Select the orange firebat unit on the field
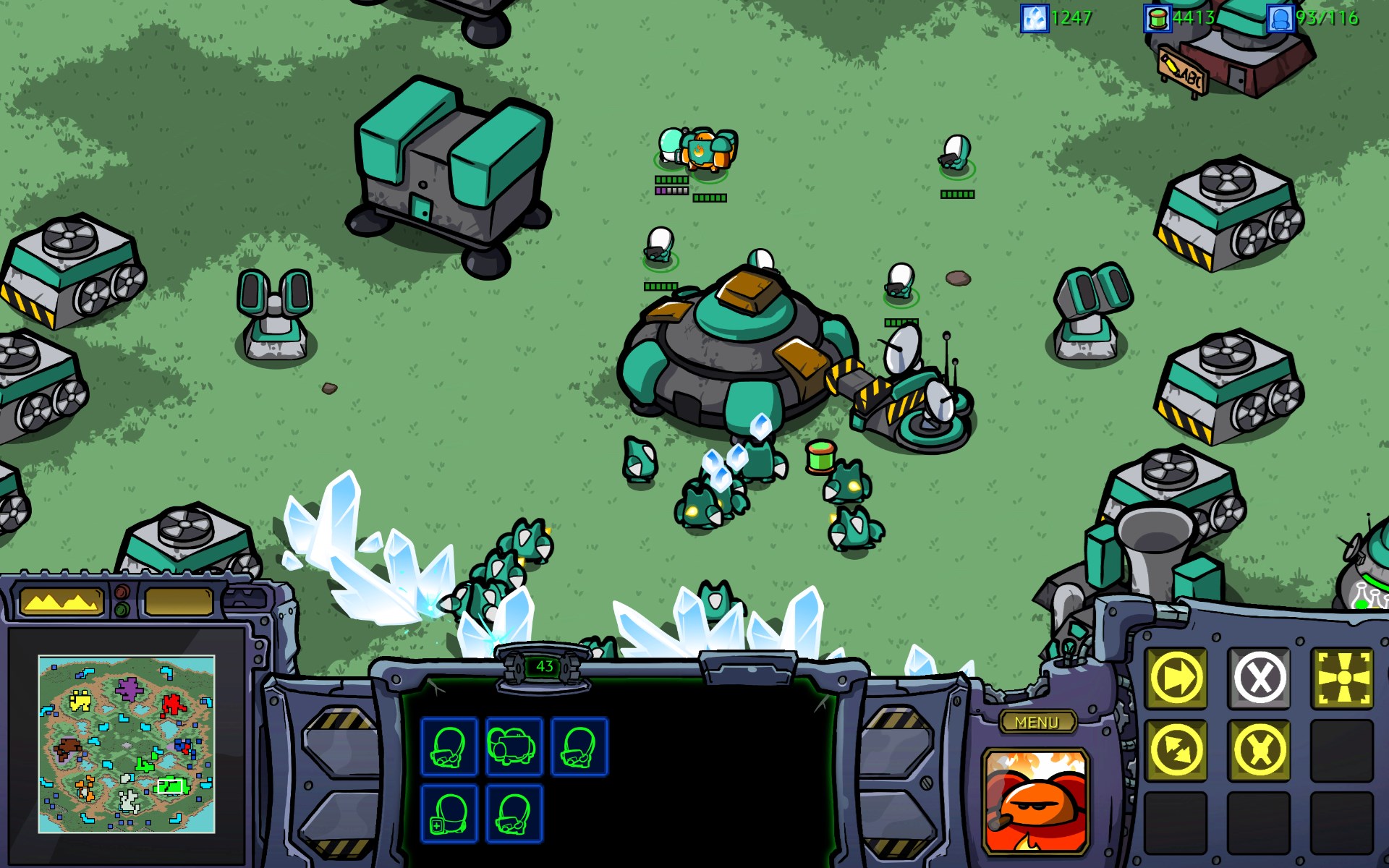Viewport: 1389px width, 868px height. [708, 150]
